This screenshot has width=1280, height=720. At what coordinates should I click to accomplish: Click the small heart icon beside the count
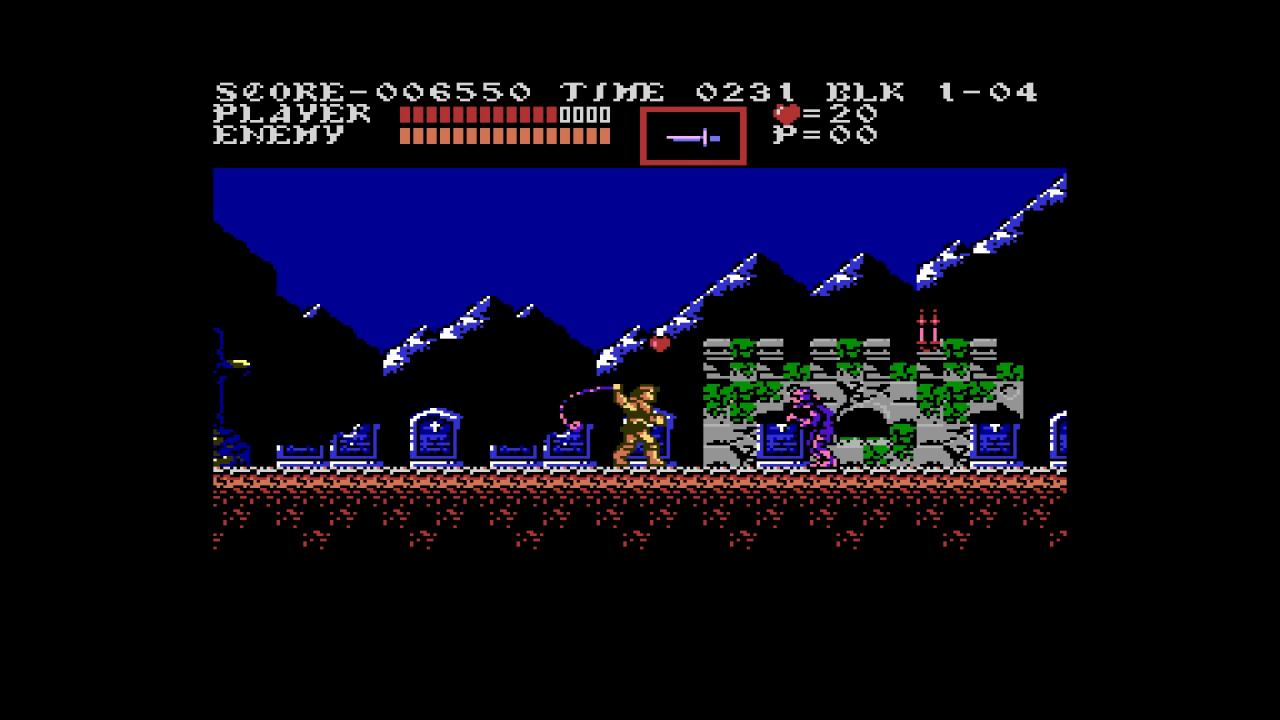786,113
